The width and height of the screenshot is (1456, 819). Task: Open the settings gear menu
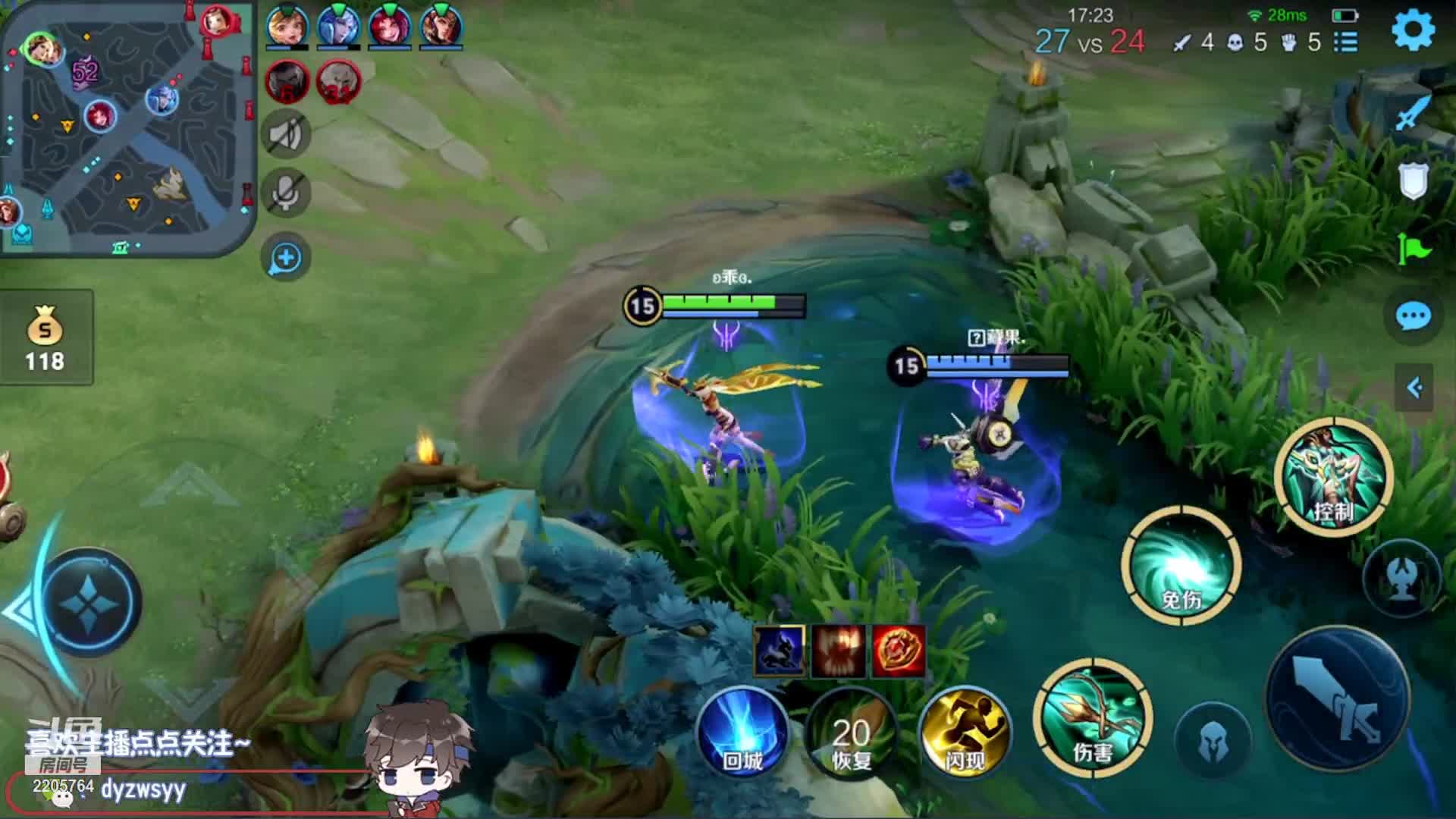click(1413, 31)
